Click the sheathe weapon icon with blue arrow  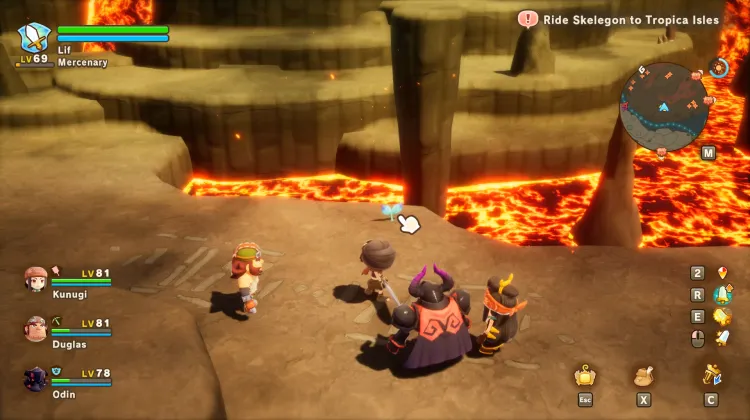pos(712,376)
